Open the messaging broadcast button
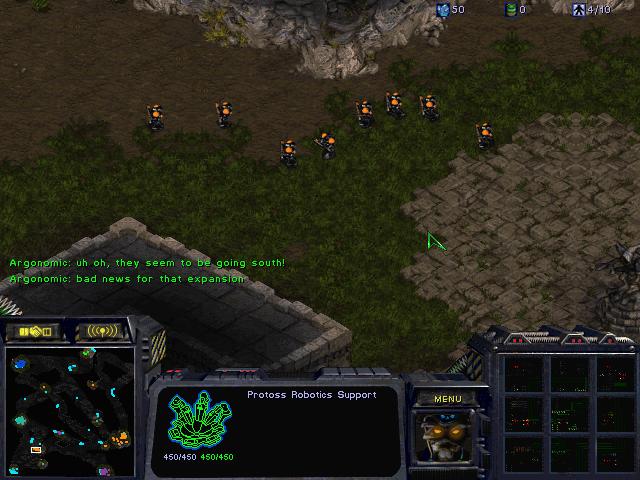 pyautogui.click(x=103, y=331)
